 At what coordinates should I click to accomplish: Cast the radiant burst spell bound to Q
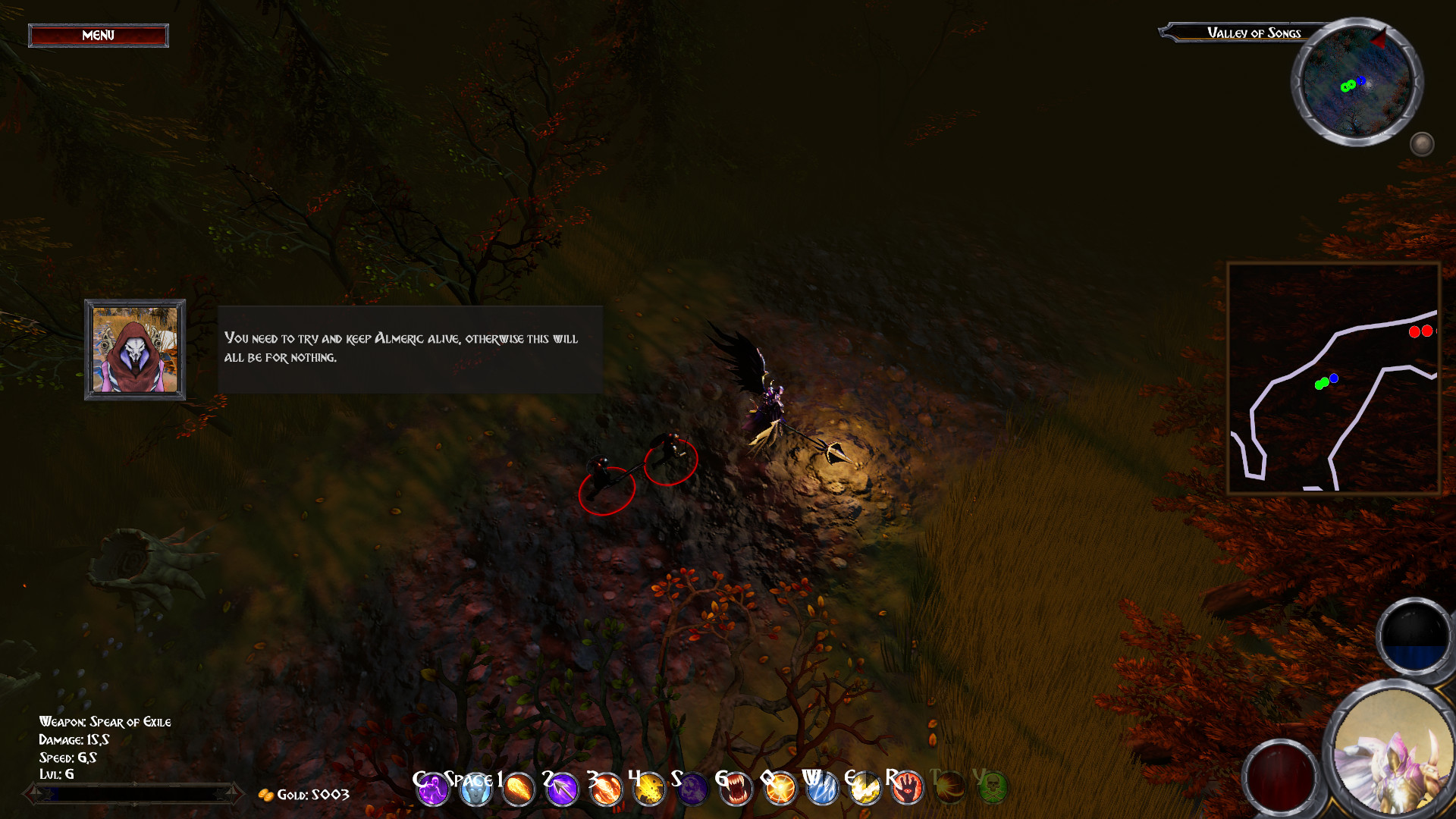click(x=779, y=789)
